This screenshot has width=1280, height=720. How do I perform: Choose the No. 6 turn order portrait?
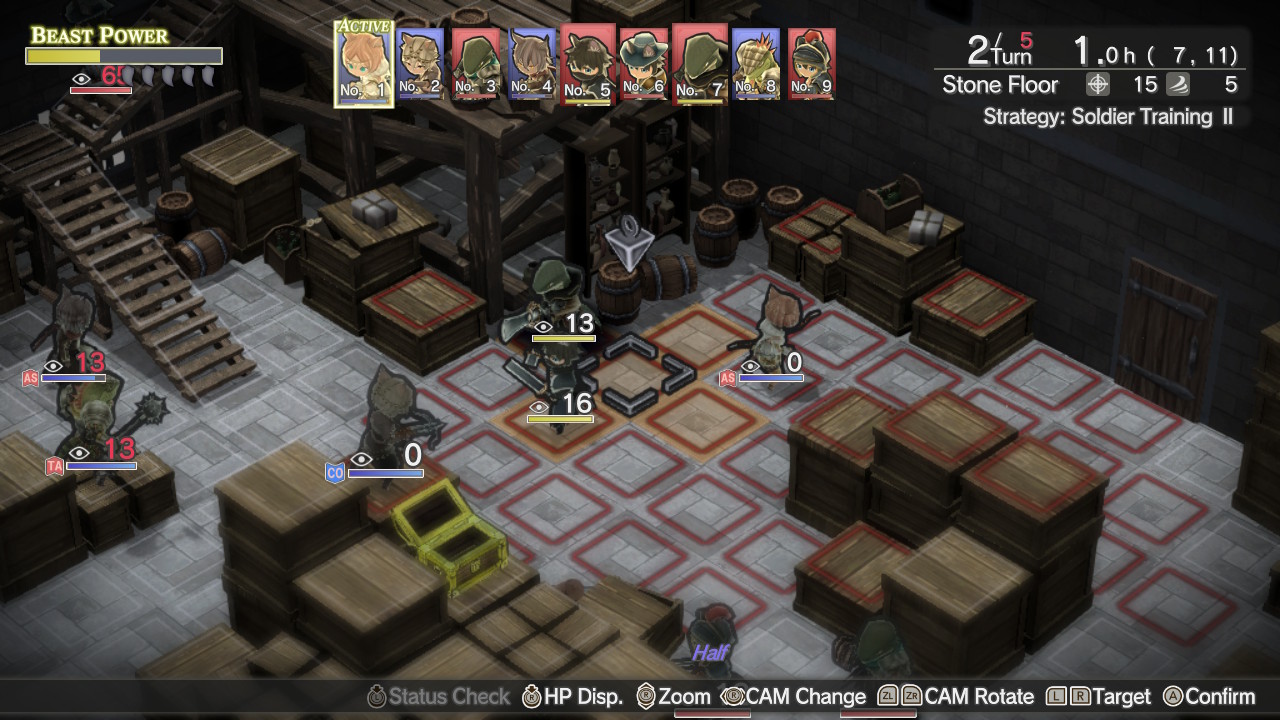tap(643, 63)
